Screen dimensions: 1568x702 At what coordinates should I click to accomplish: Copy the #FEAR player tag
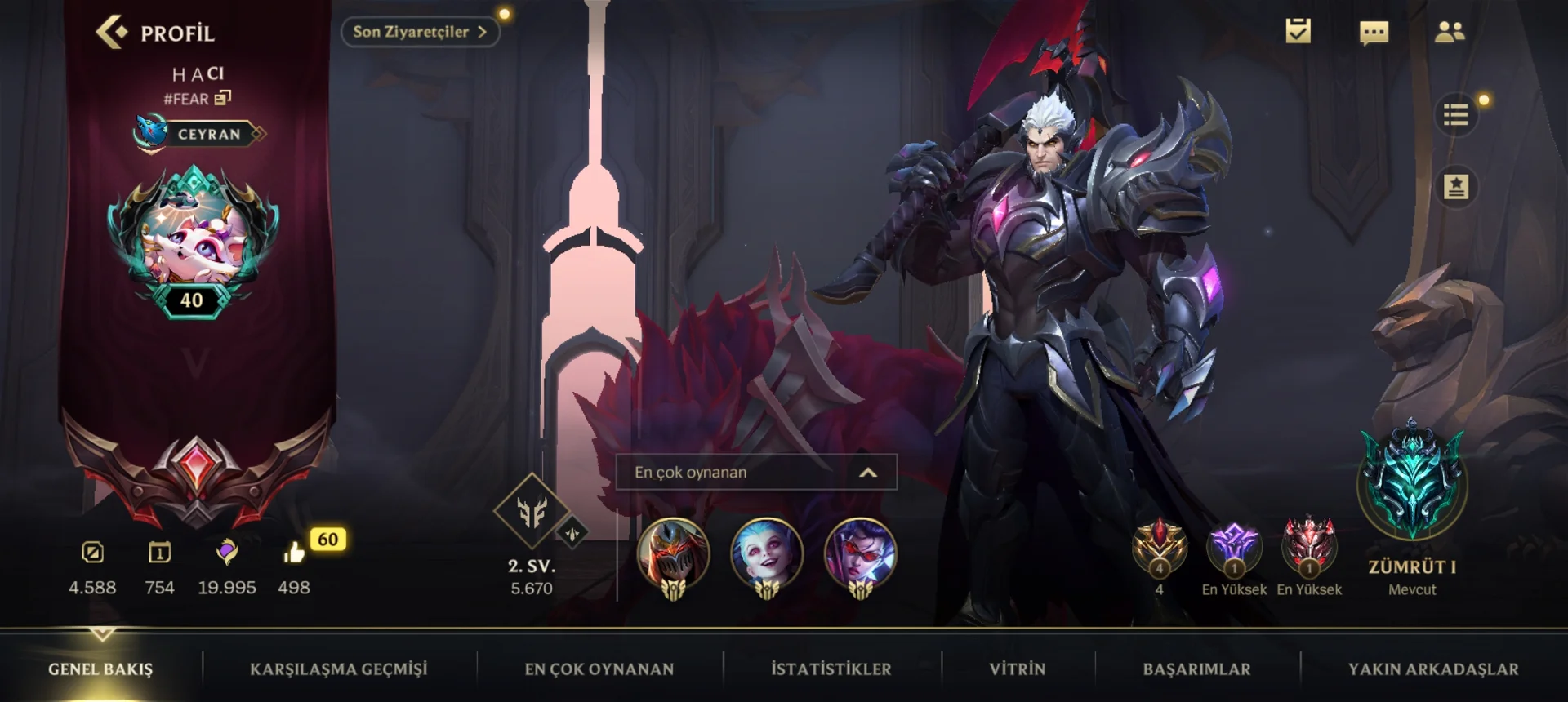222,99
